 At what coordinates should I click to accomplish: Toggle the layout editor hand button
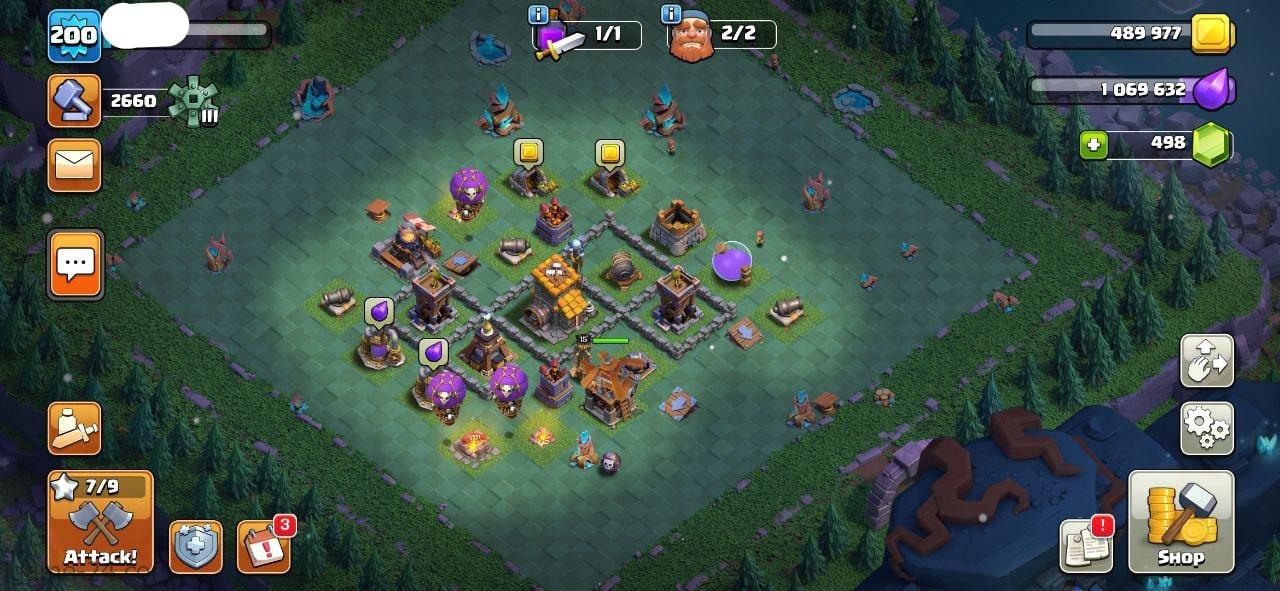(x=1206, y=361)
